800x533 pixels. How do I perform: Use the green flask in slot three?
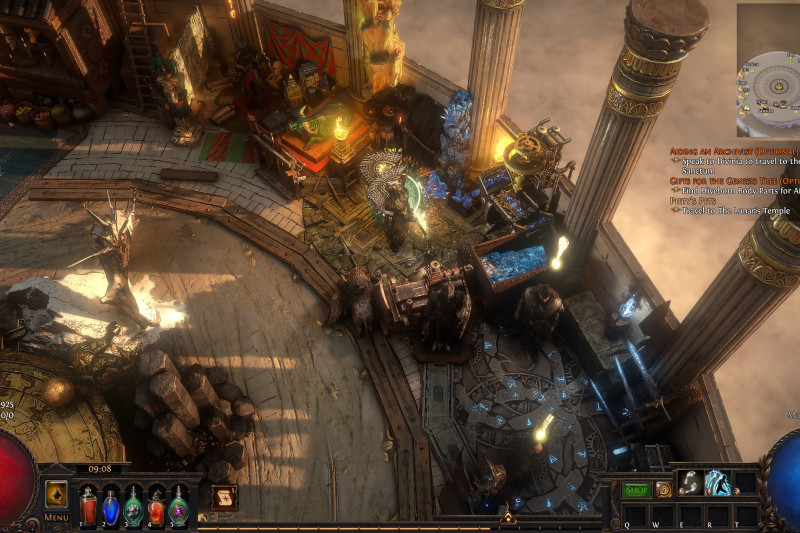(x=133, y=505)
